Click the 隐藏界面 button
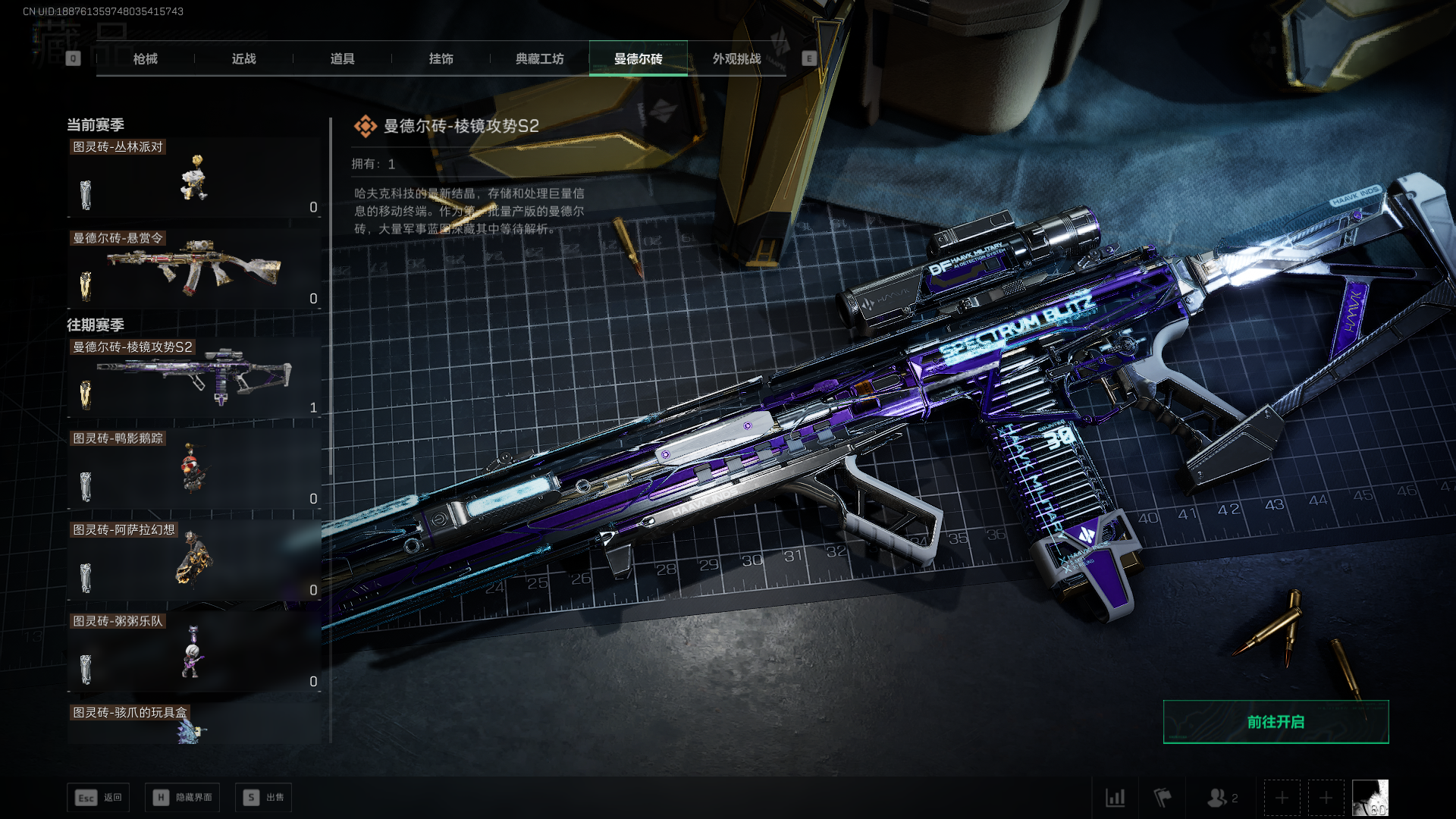The height and width of the screenshot is (819, 1456). point(183,798)
